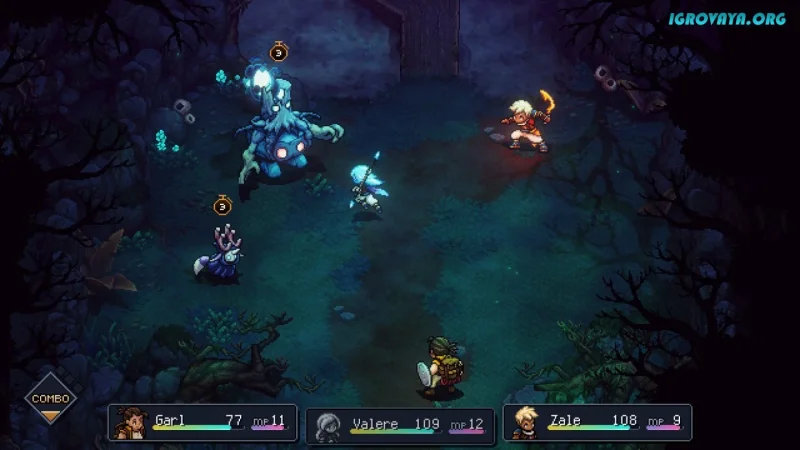Select Garl's party status panel

(204, 422)
